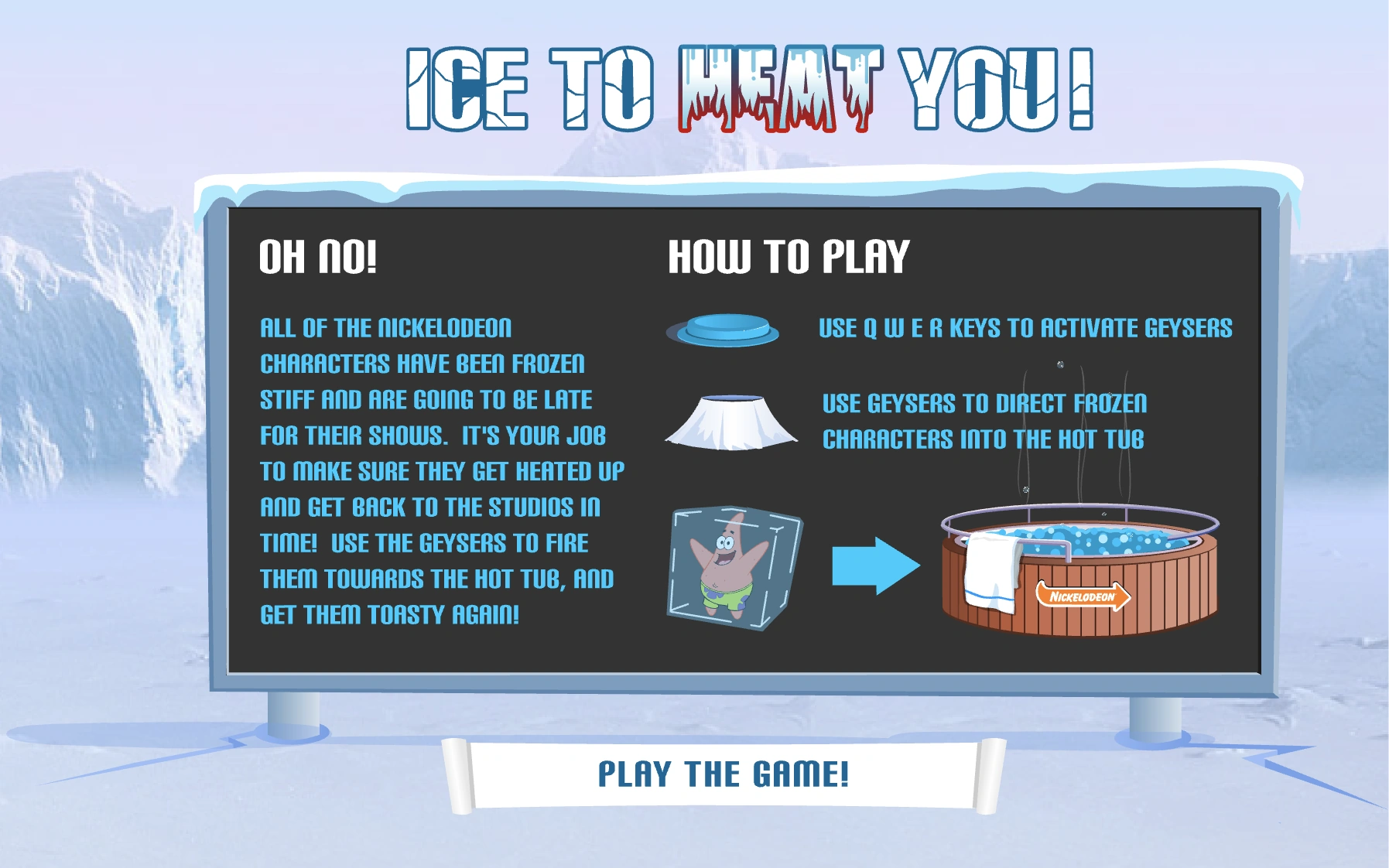Click the Nickelodeon orange splat logo
Screen dimensions: 1389x868
click(x=1082, y=596)
